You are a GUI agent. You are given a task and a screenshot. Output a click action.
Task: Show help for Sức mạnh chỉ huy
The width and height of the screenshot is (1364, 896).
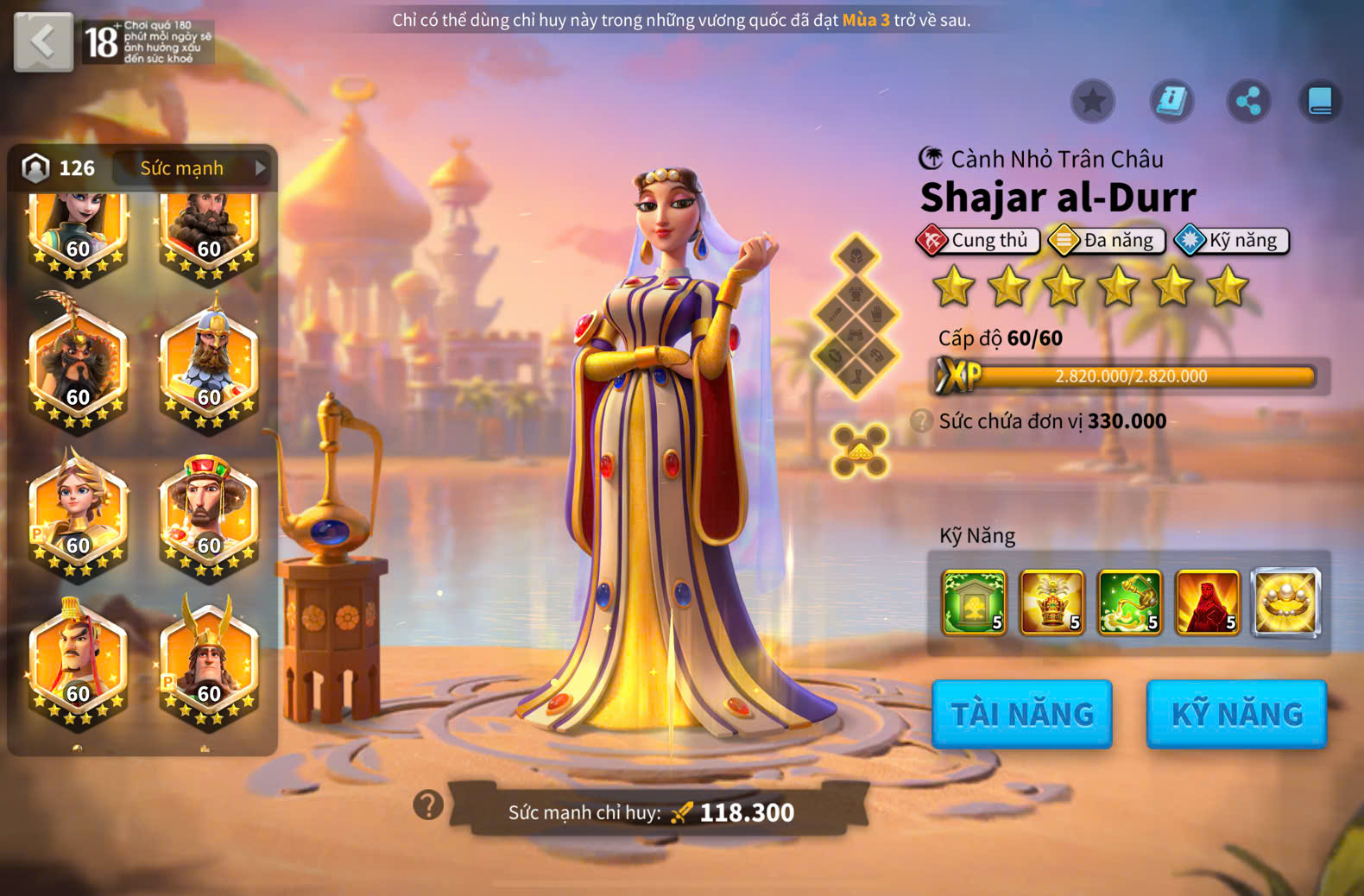tap(428, 805)
